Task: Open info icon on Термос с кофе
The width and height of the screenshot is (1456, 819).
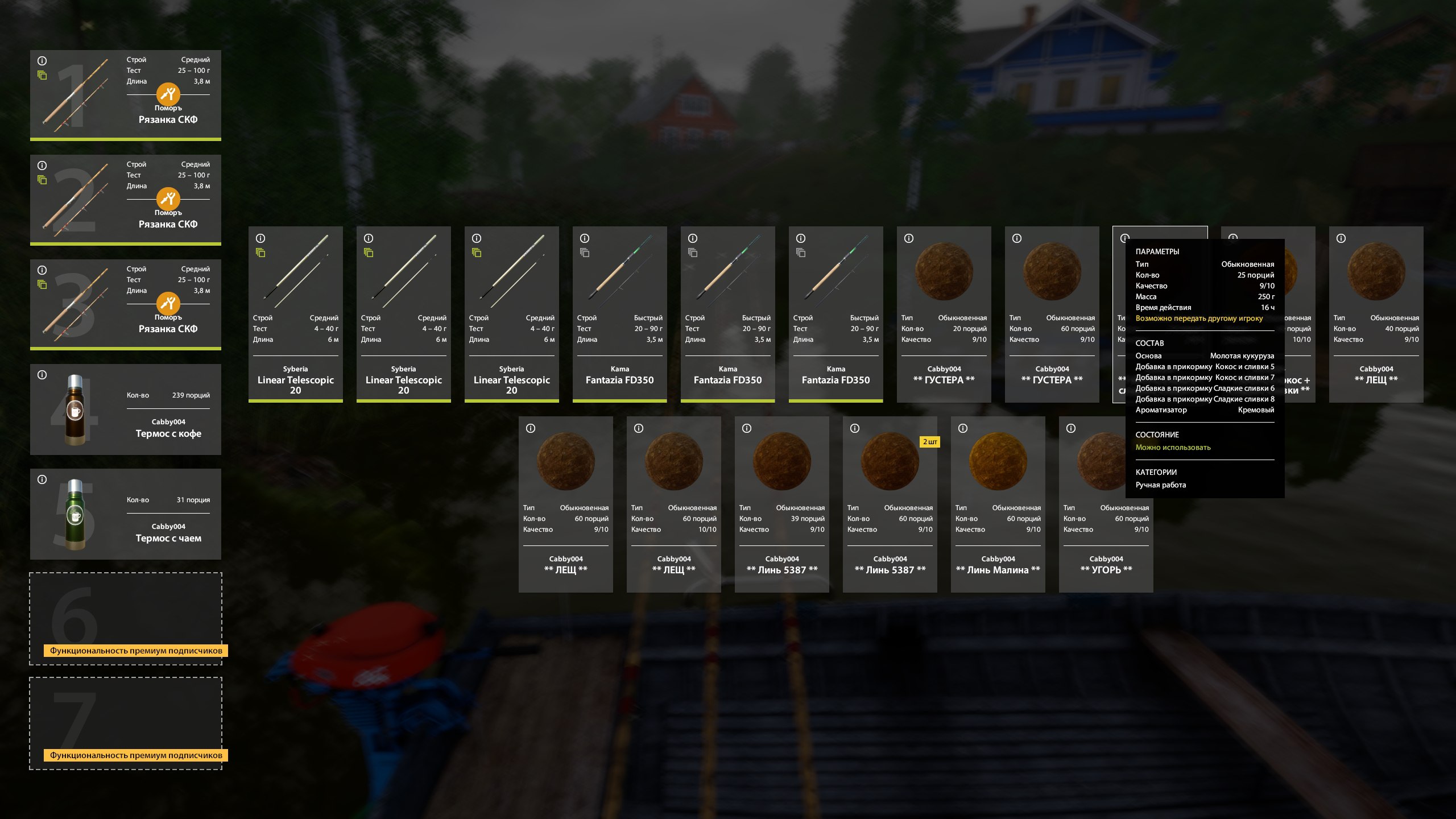Action: [42, 375]
